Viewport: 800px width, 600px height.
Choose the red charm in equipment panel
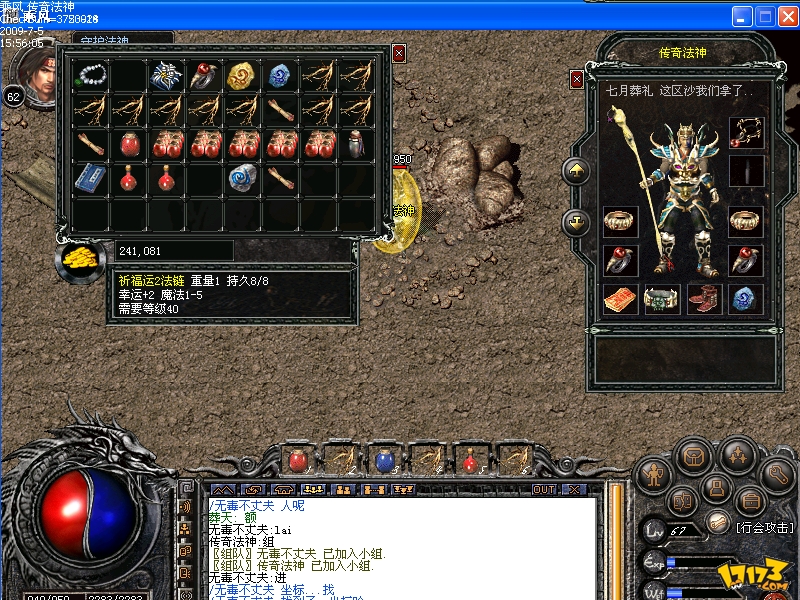tap(618, 298)
